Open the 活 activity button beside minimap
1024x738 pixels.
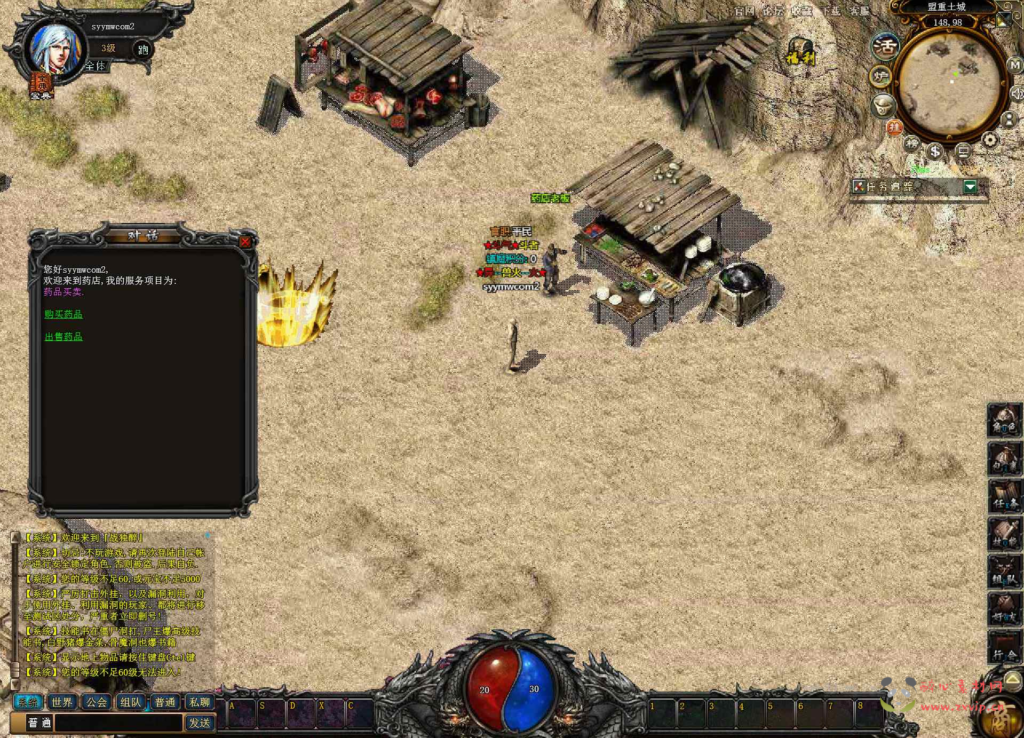coord(885,45)
